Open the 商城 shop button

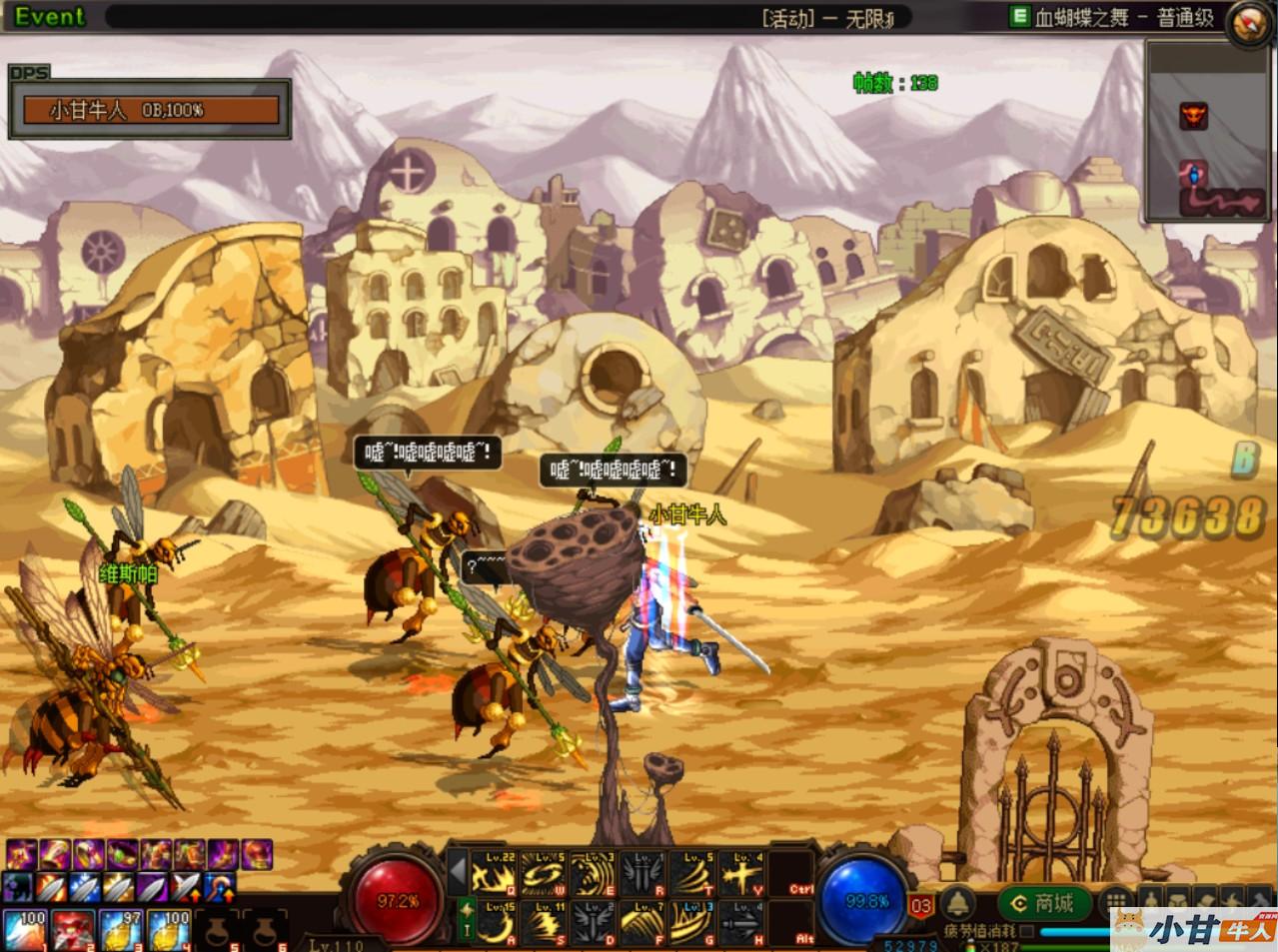pos(1042,904)
